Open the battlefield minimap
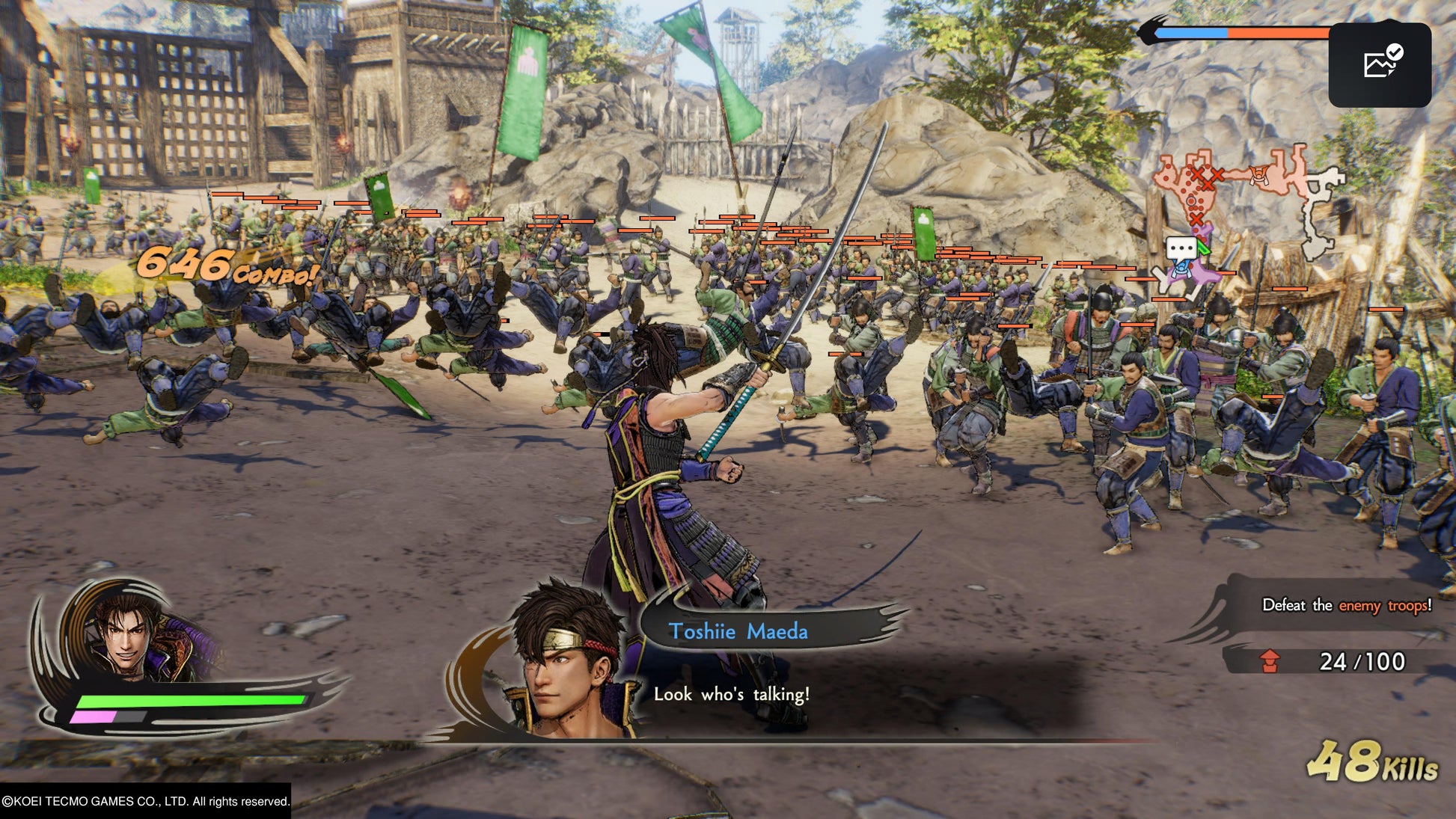 tap(1246, 200)
